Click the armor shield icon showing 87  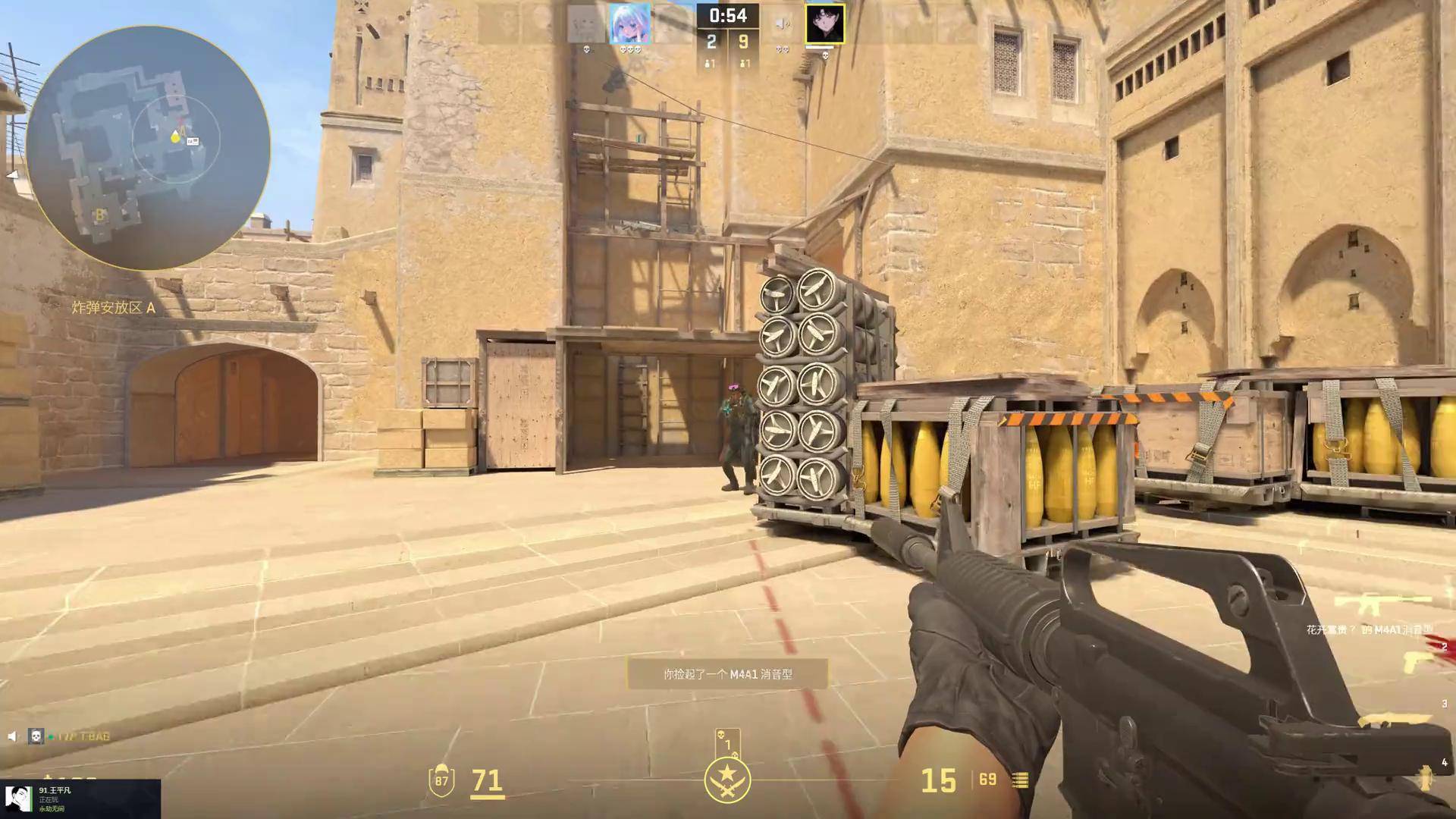click(x=441, y=780)
